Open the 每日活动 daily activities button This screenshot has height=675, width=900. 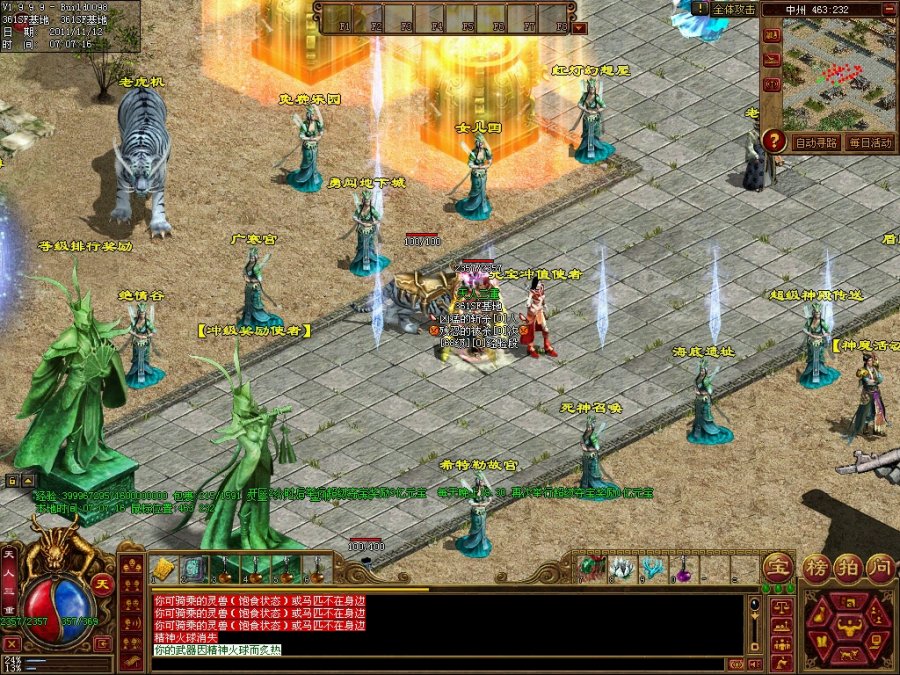pyautogui.click(x=869, y=143)
